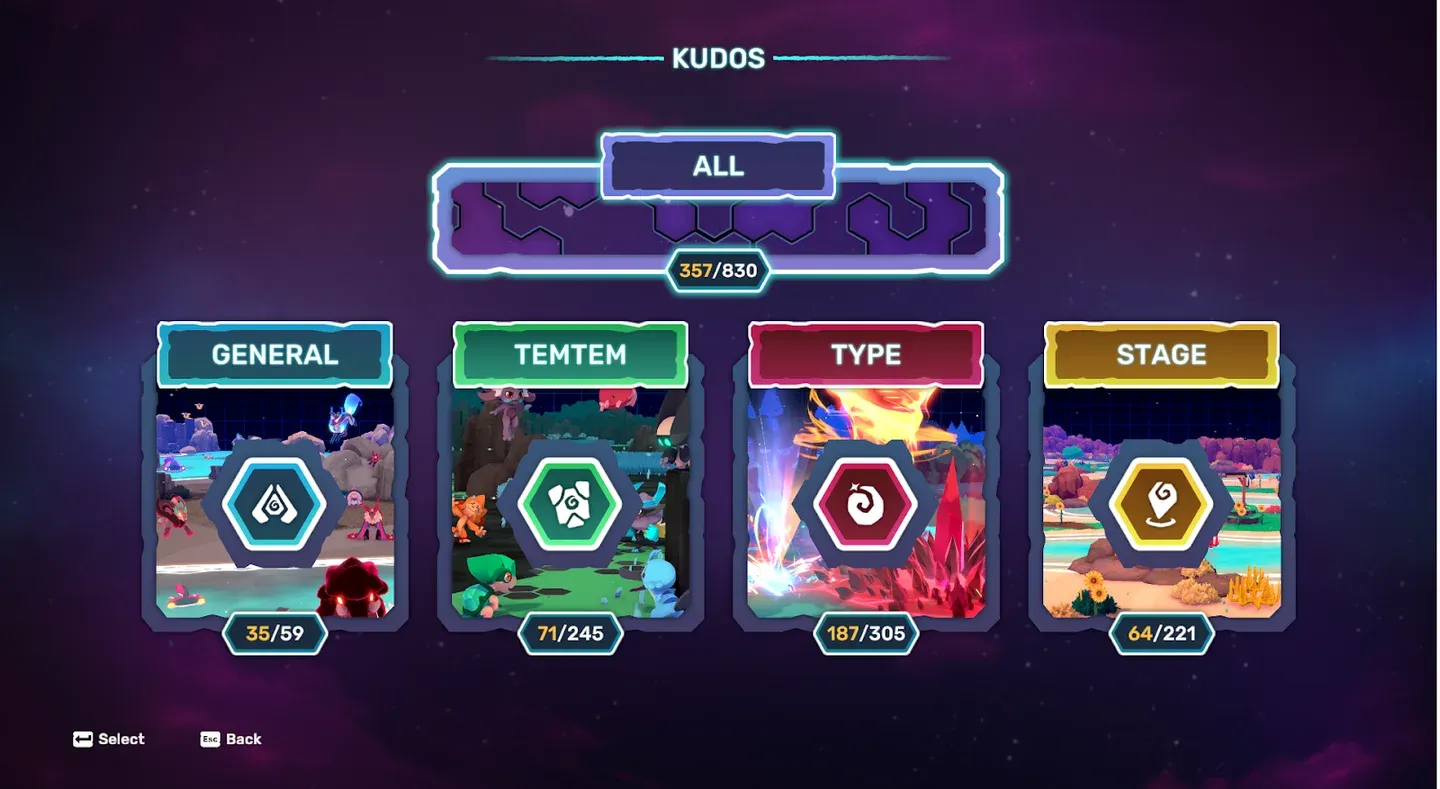
Task: Select the TYPE category header label
Action: click(x=864, y=354)
